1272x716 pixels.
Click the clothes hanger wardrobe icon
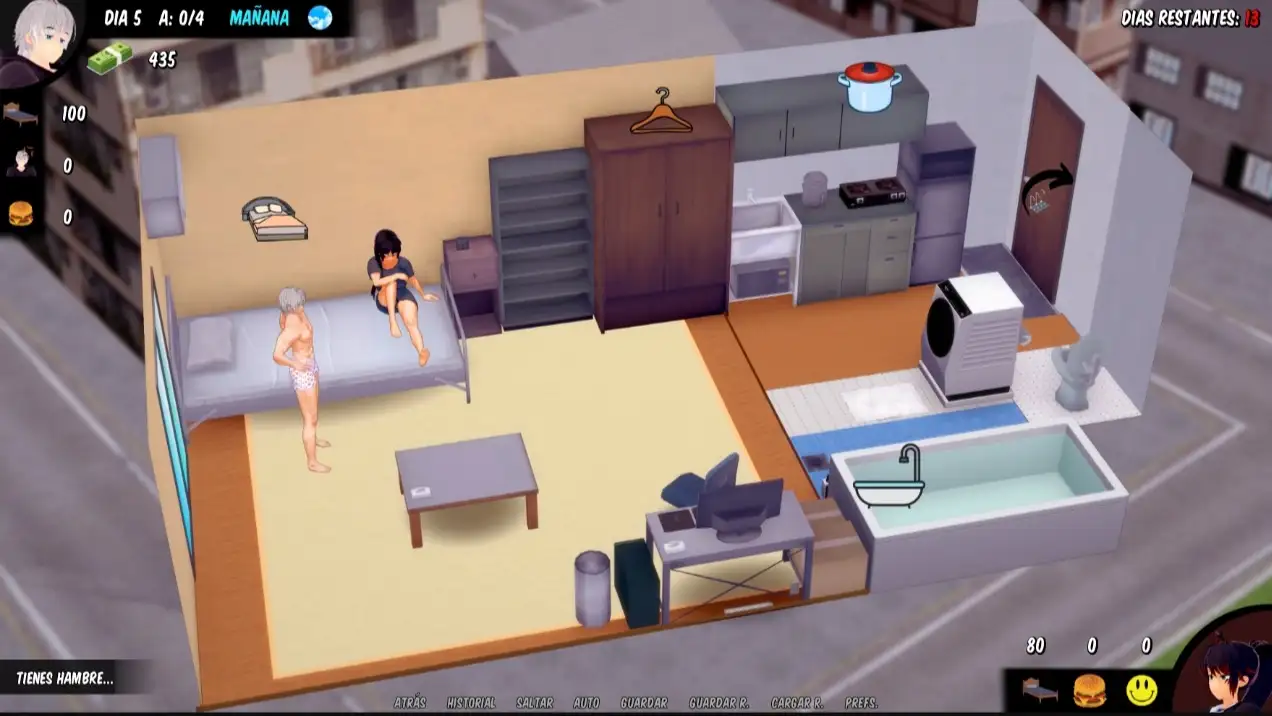(661, 112)
